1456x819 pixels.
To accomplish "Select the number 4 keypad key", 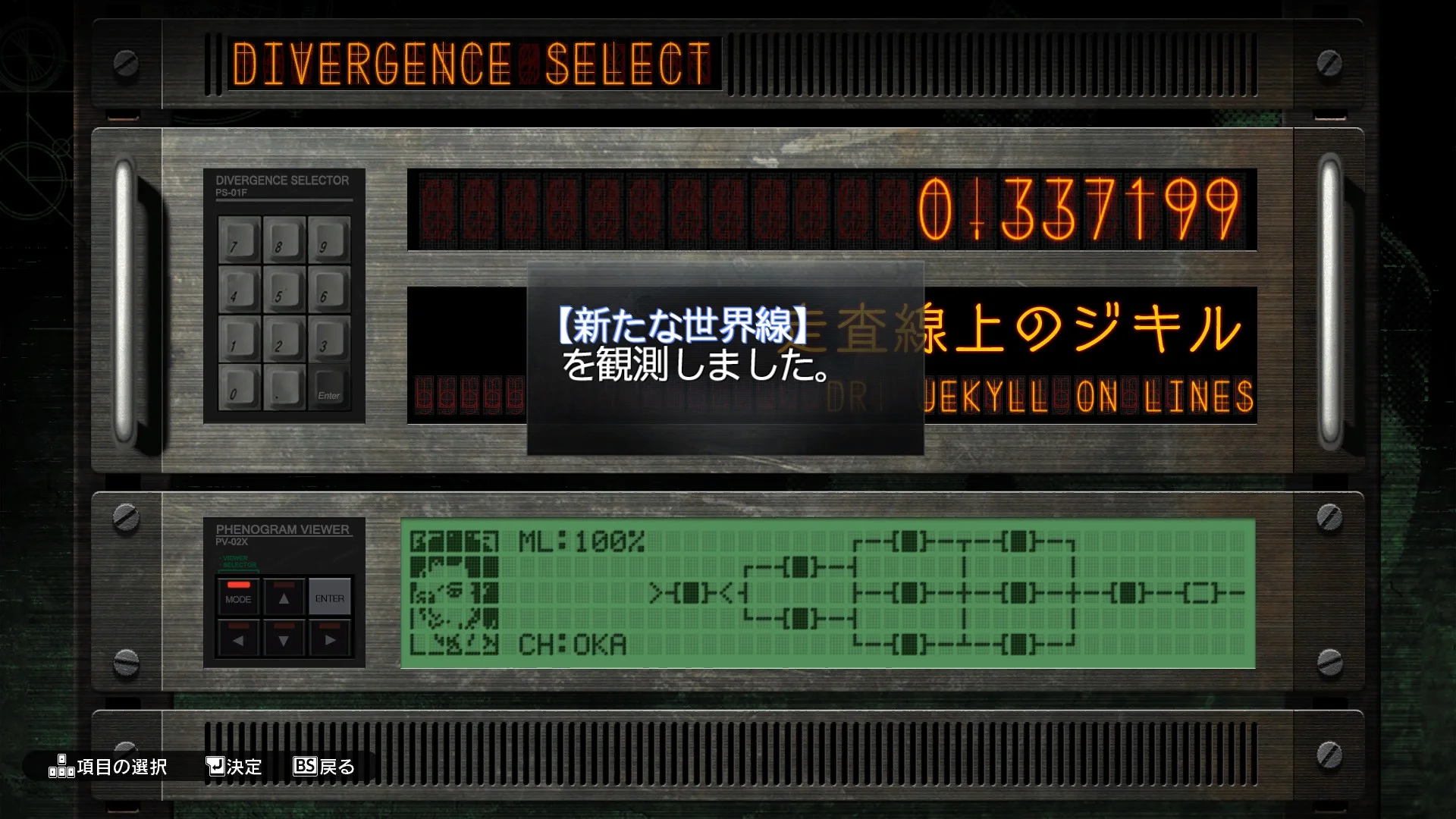I will [x=240, y=289].
